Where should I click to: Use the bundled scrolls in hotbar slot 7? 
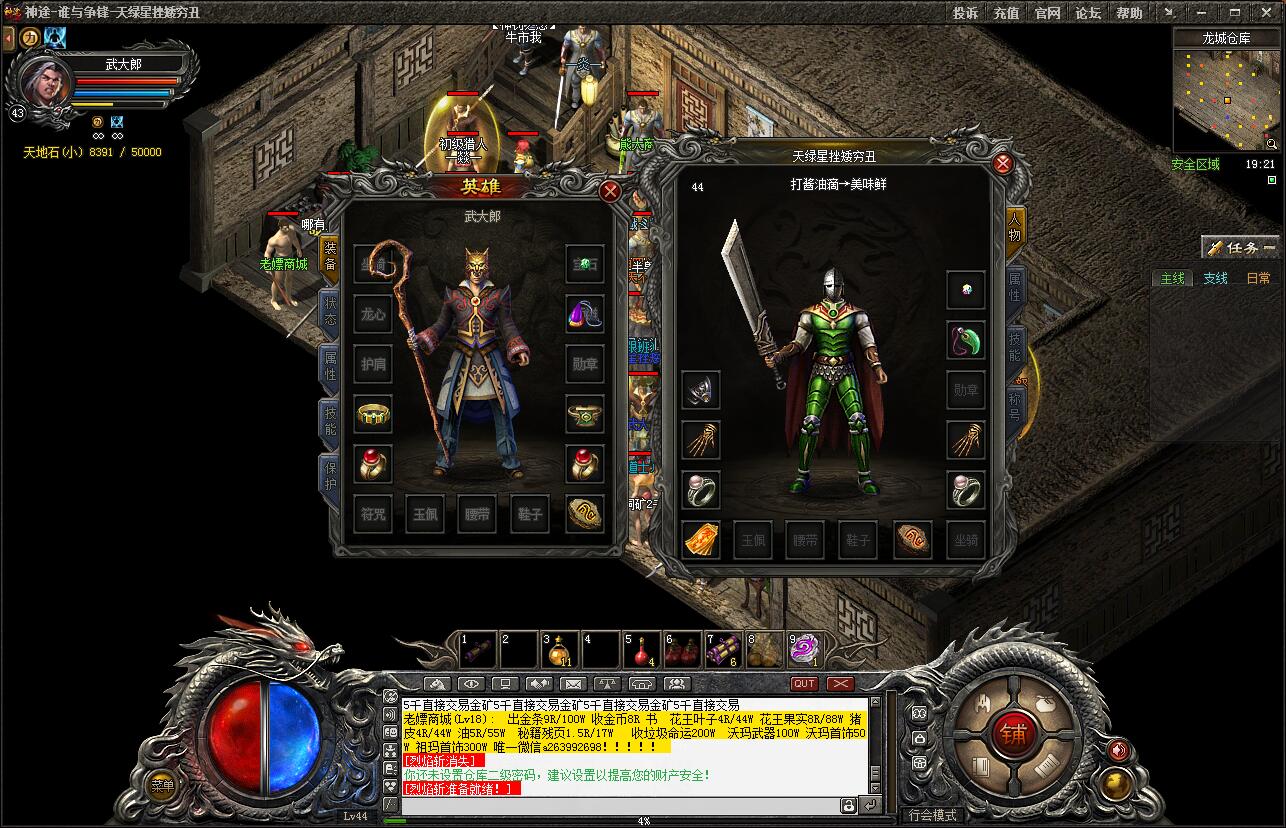coord(722,651)
